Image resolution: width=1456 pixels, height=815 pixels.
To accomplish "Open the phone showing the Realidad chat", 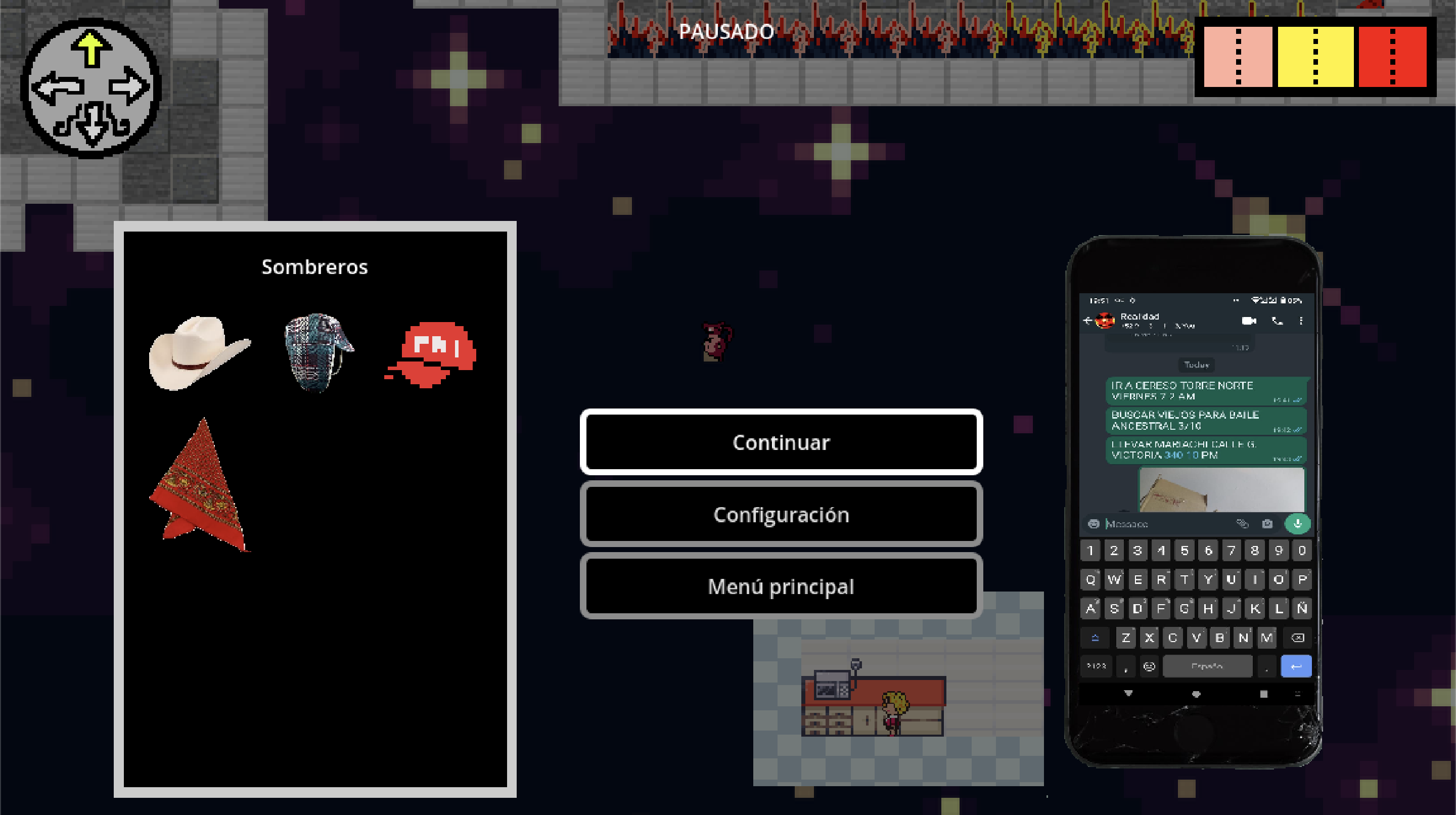I will tap(1194, 500).
